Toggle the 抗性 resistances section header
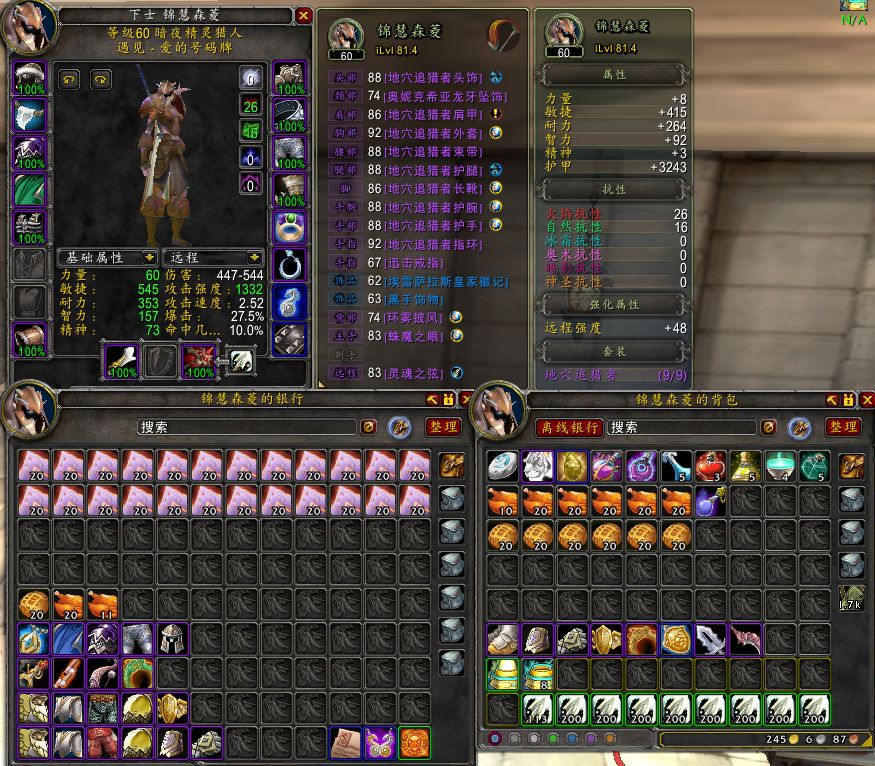This screenshot has width=875, height=766. (x=614, y=189)
